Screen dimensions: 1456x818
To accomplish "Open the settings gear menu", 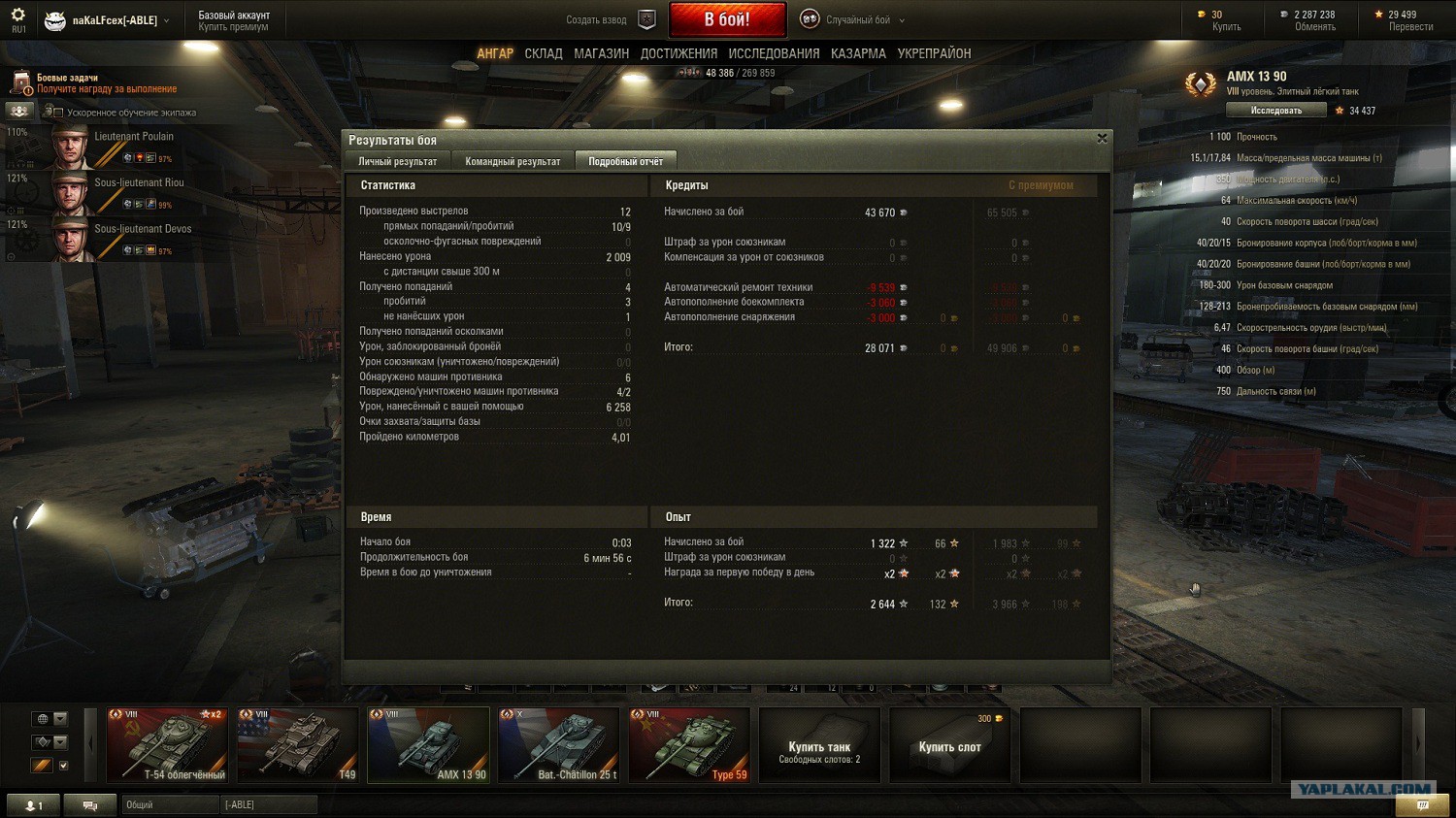I will [x=17, y=16].
